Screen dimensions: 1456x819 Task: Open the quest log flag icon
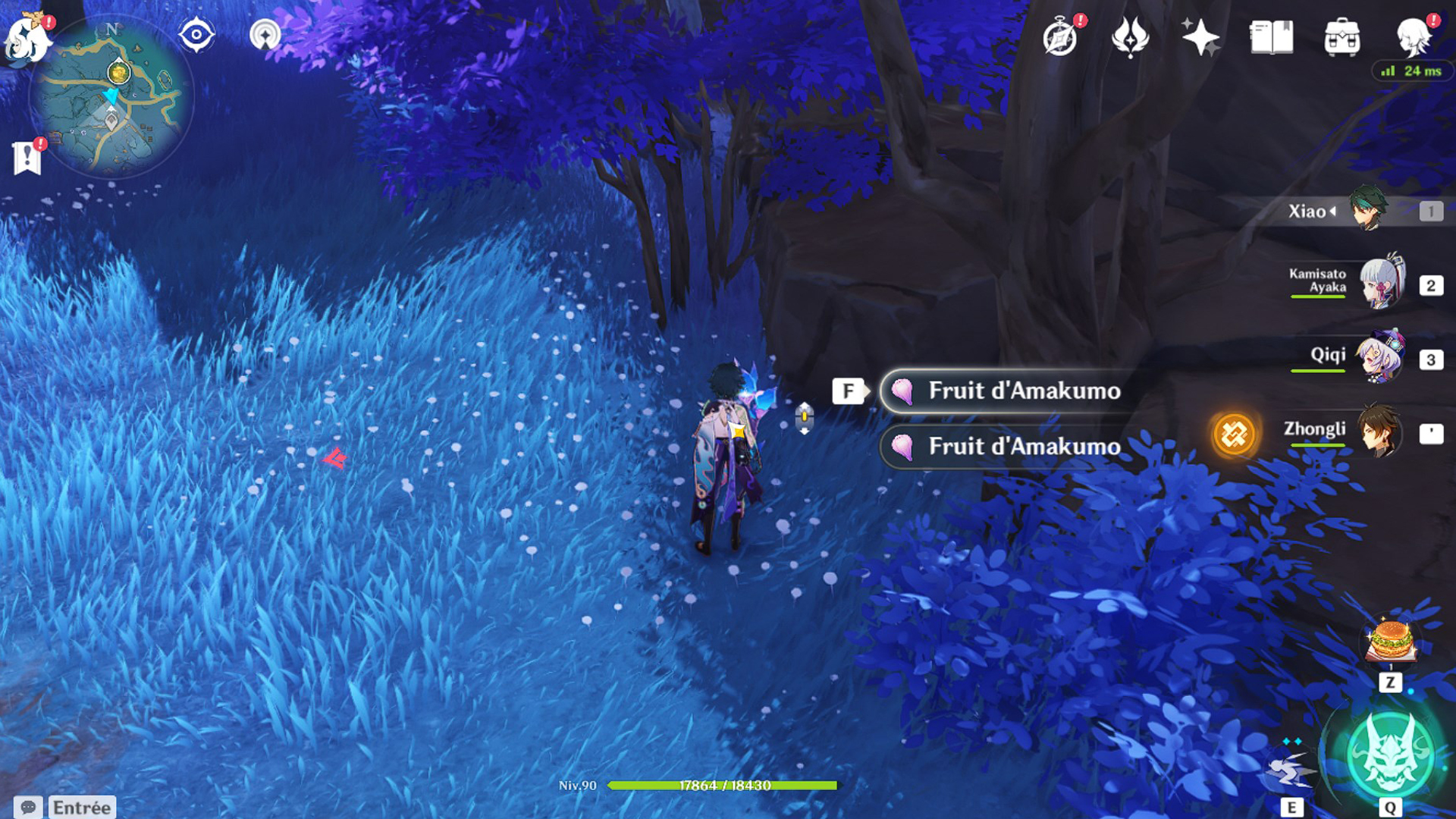(x=27, y=158)
